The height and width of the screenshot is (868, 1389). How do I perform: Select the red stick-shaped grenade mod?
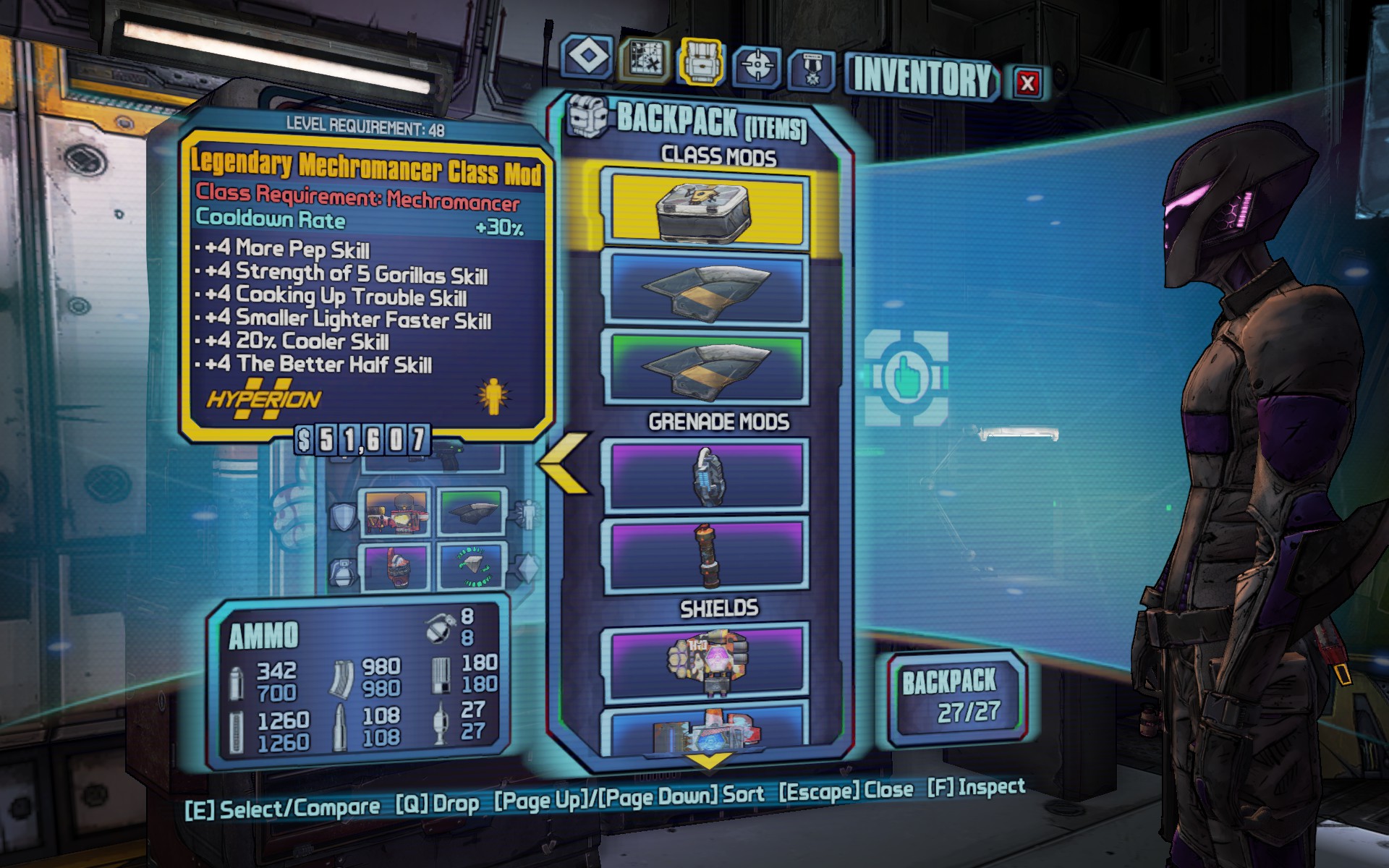[x=706, y=555]
